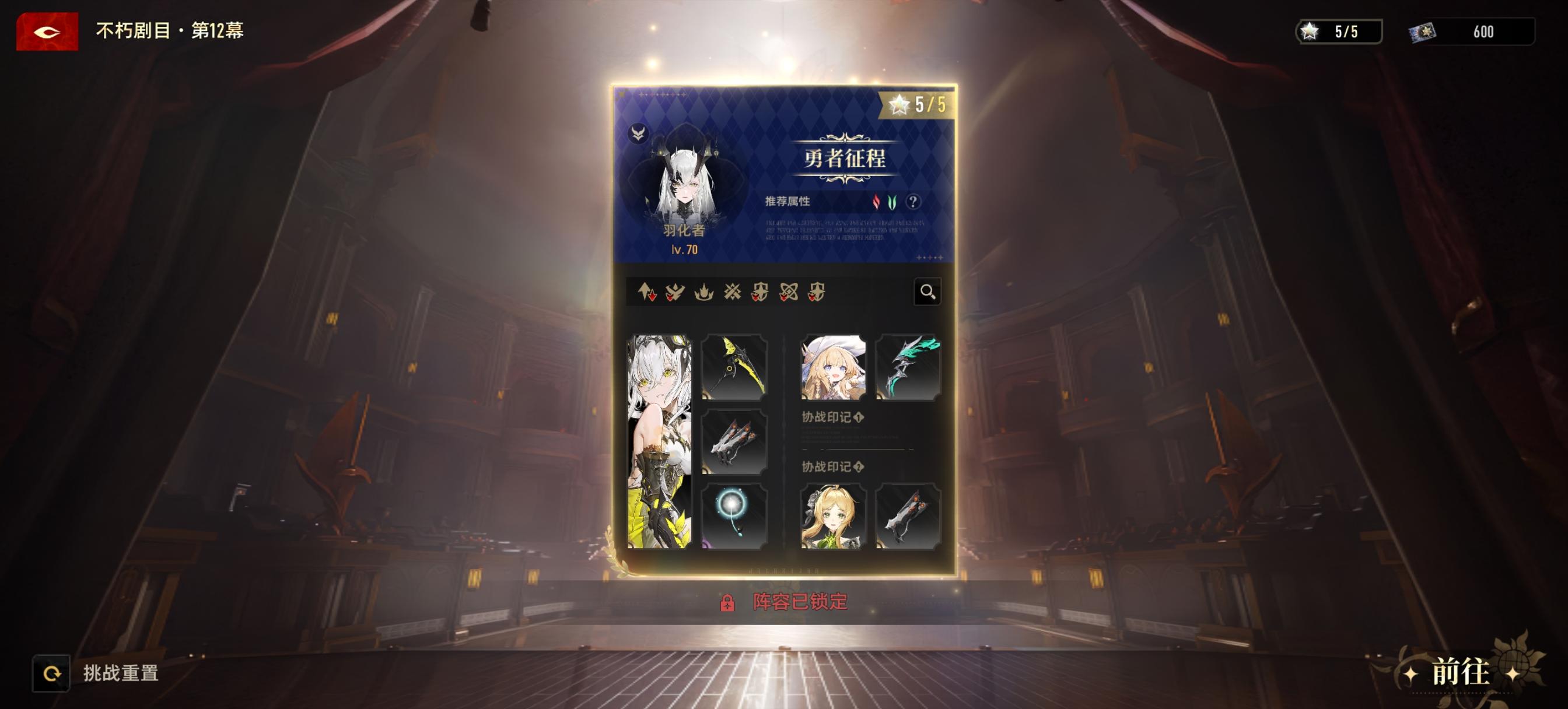1568x709 pixels.
Task: Click the ticket currency icon showing 600
Action: pos(1423,33)
